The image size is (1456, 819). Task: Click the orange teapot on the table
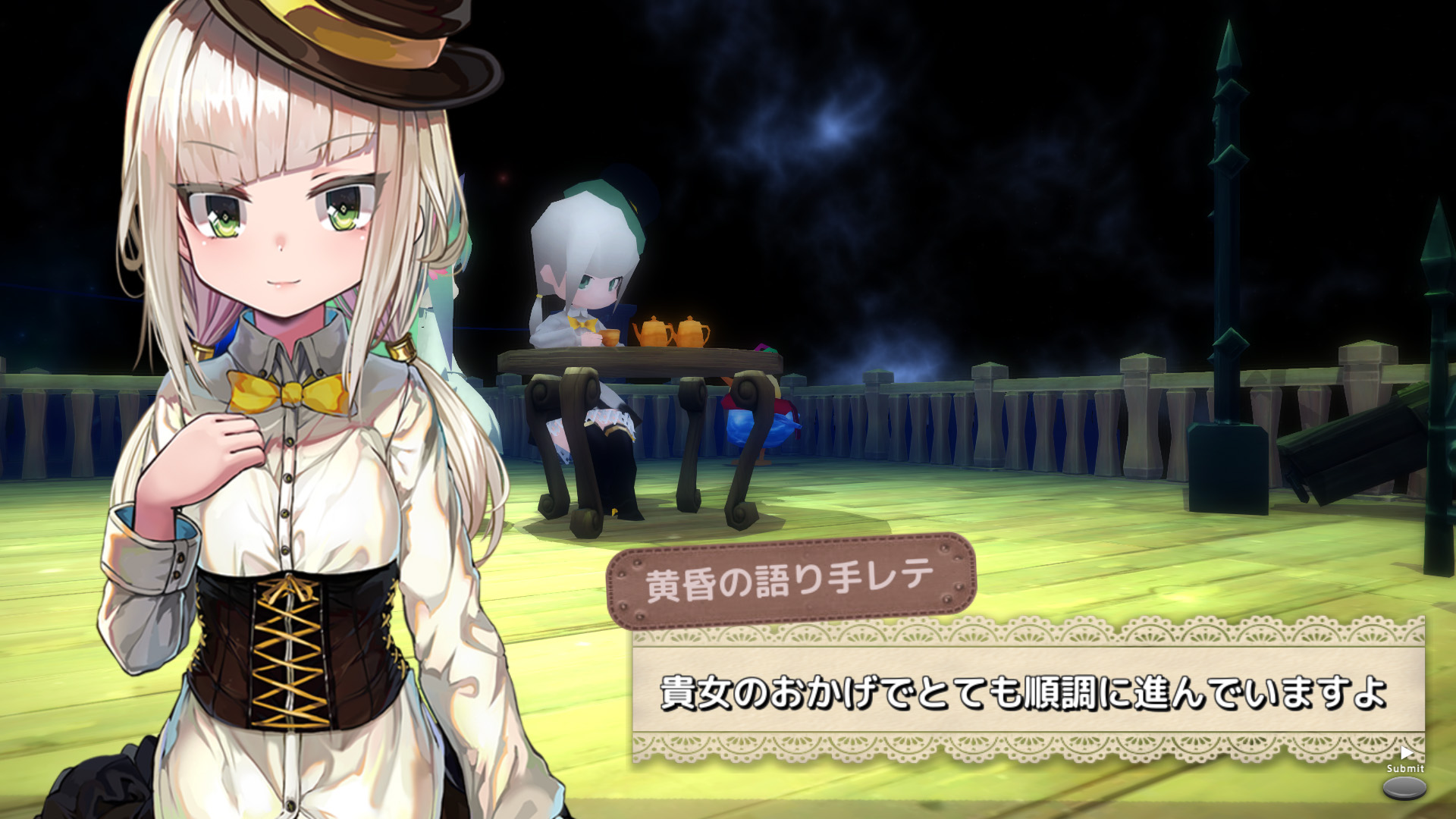pos(654,331)
